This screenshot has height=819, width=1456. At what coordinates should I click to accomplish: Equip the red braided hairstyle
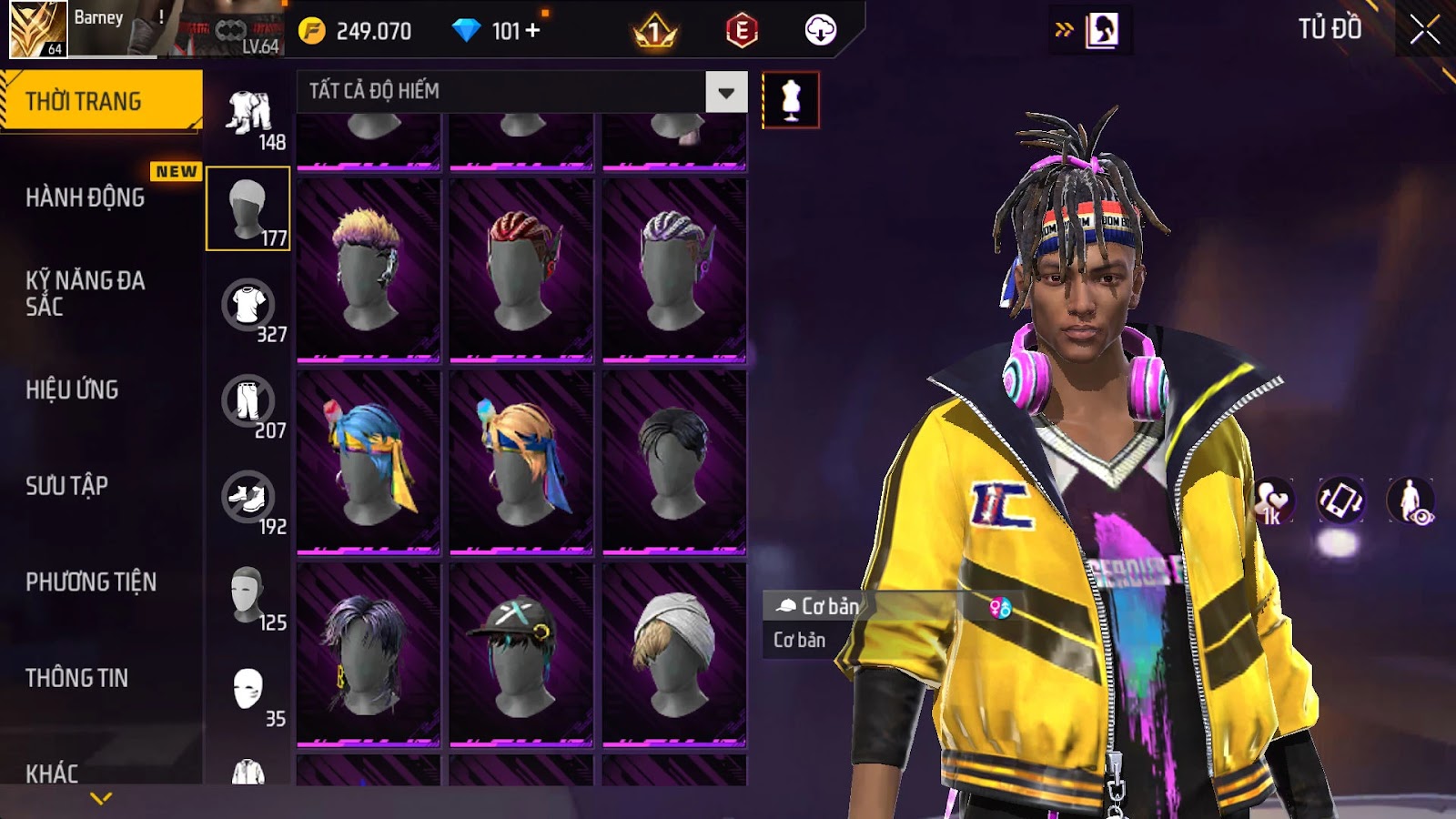(521, 269)
